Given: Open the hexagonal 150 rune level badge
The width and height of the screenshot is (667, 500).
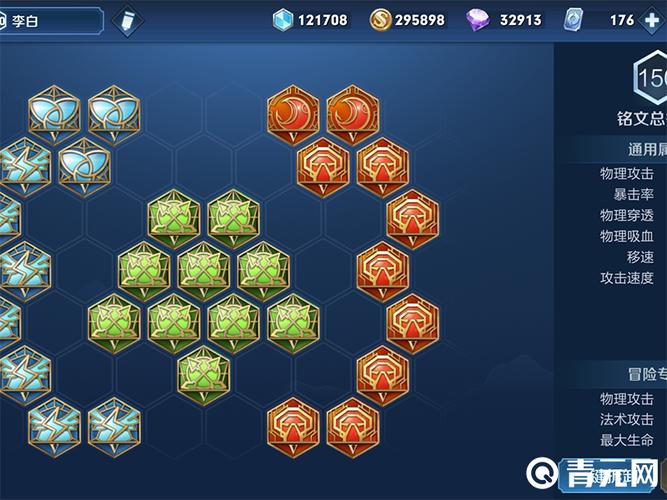Looking at the screenshot, I should pos(650,78).
